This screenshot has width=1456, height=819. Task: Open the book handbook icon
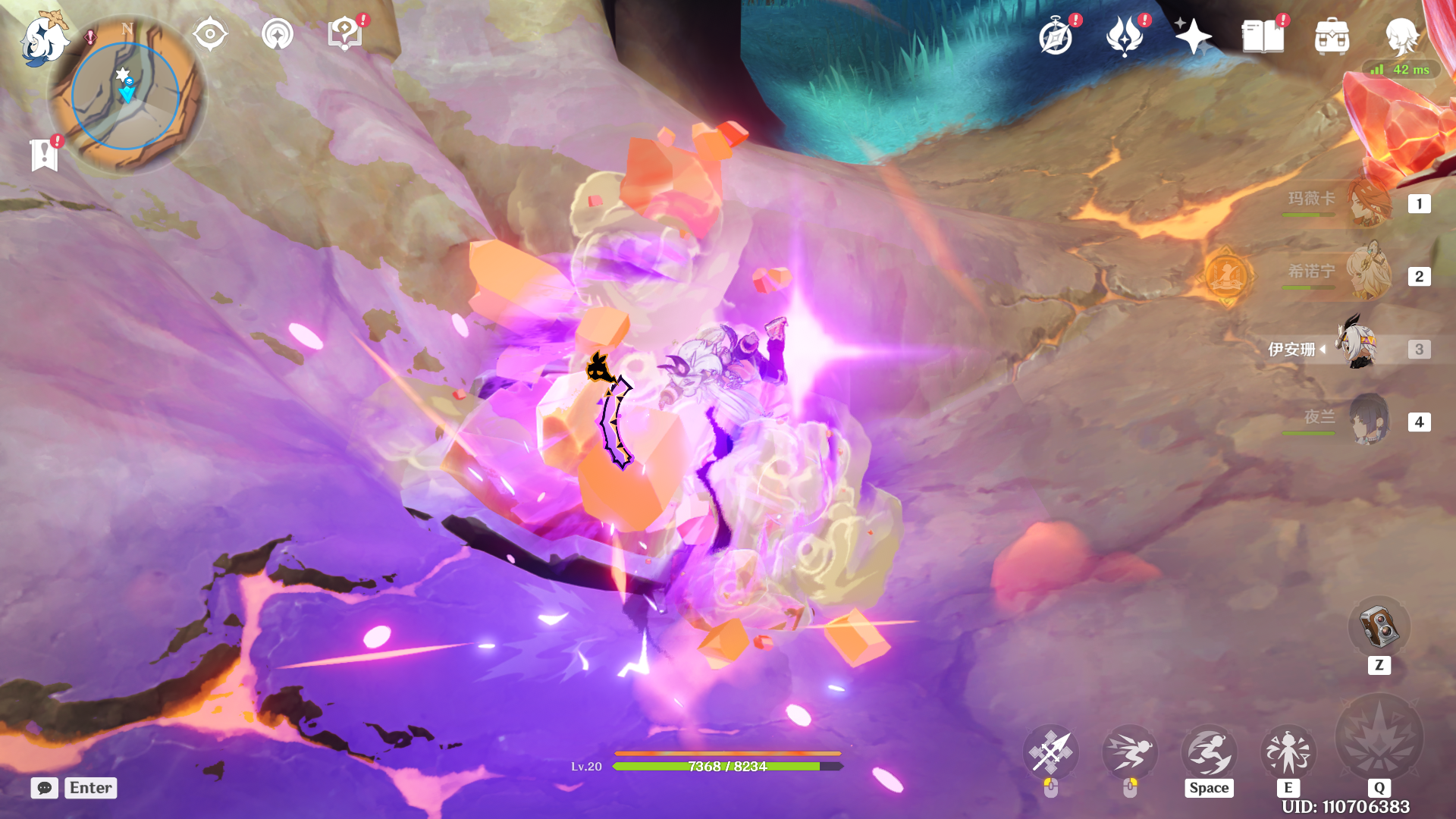pos(1263,36)
